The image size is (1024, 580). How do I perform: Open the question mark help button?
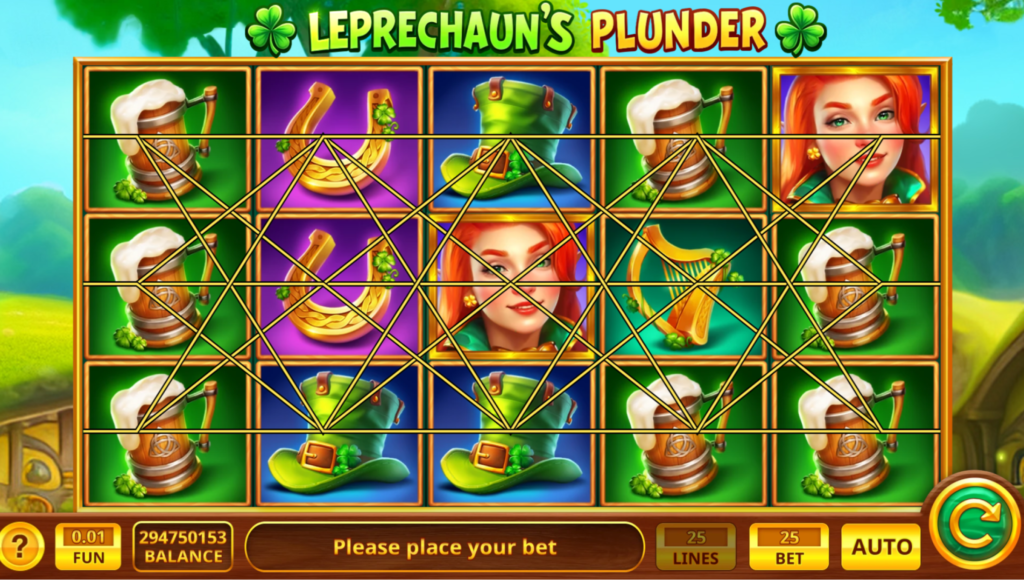22,547
